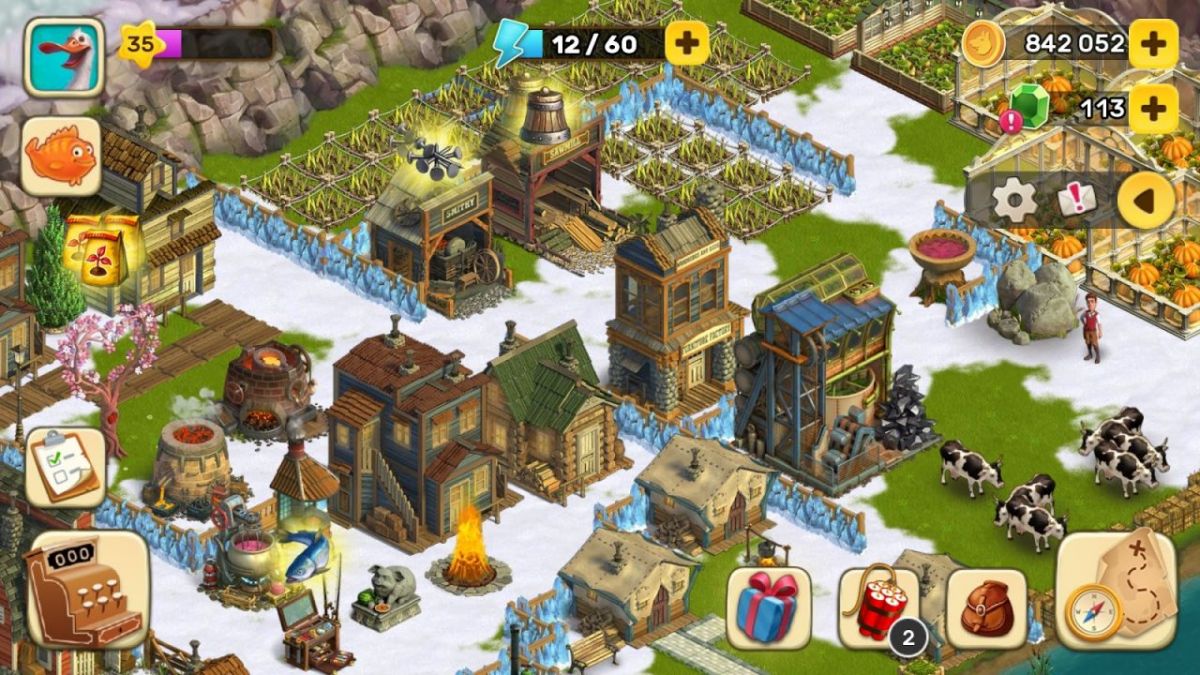Buy more green gems with the plus button
The width and height of the screenshot is (1200, 675).
tap(1153, 108)
